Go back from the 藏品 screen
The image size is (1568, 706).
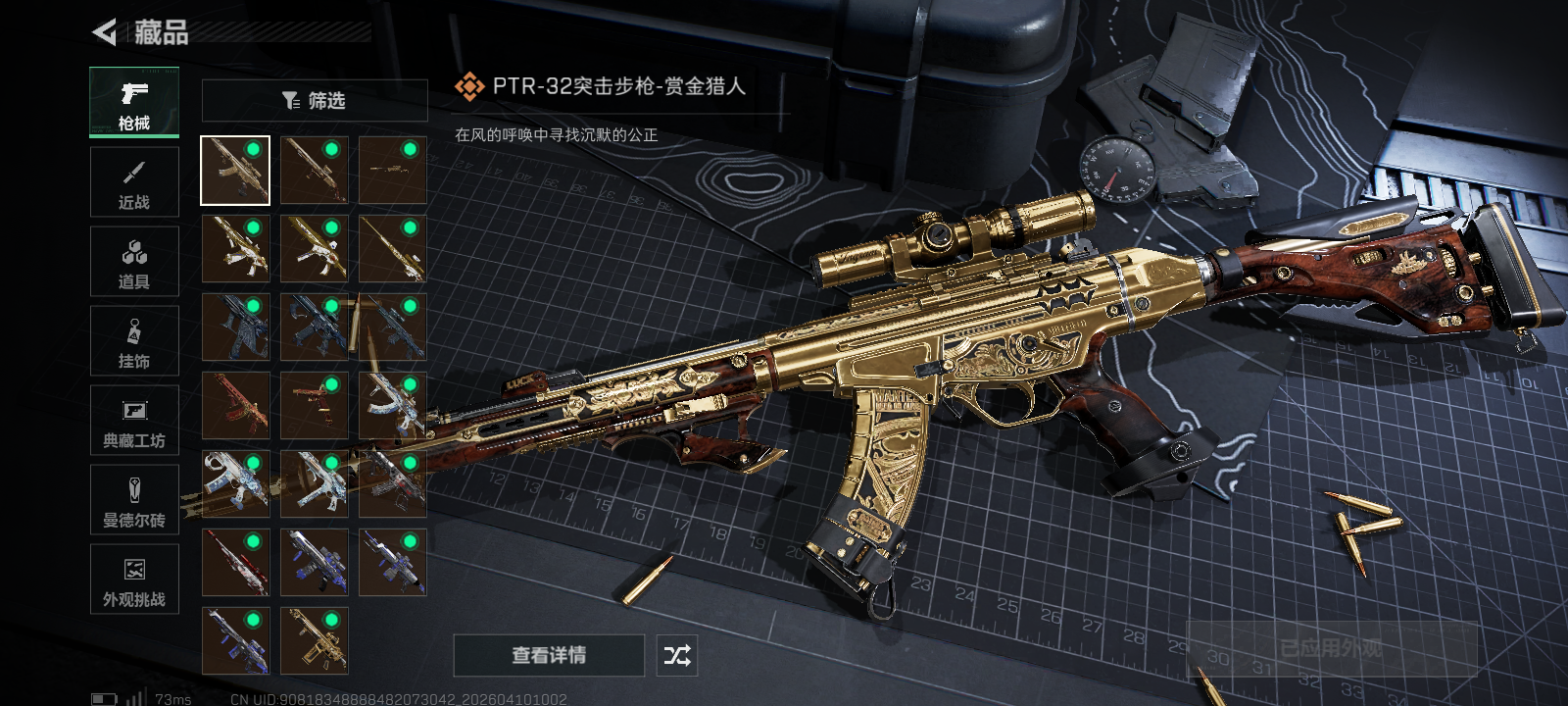(105, 32)
